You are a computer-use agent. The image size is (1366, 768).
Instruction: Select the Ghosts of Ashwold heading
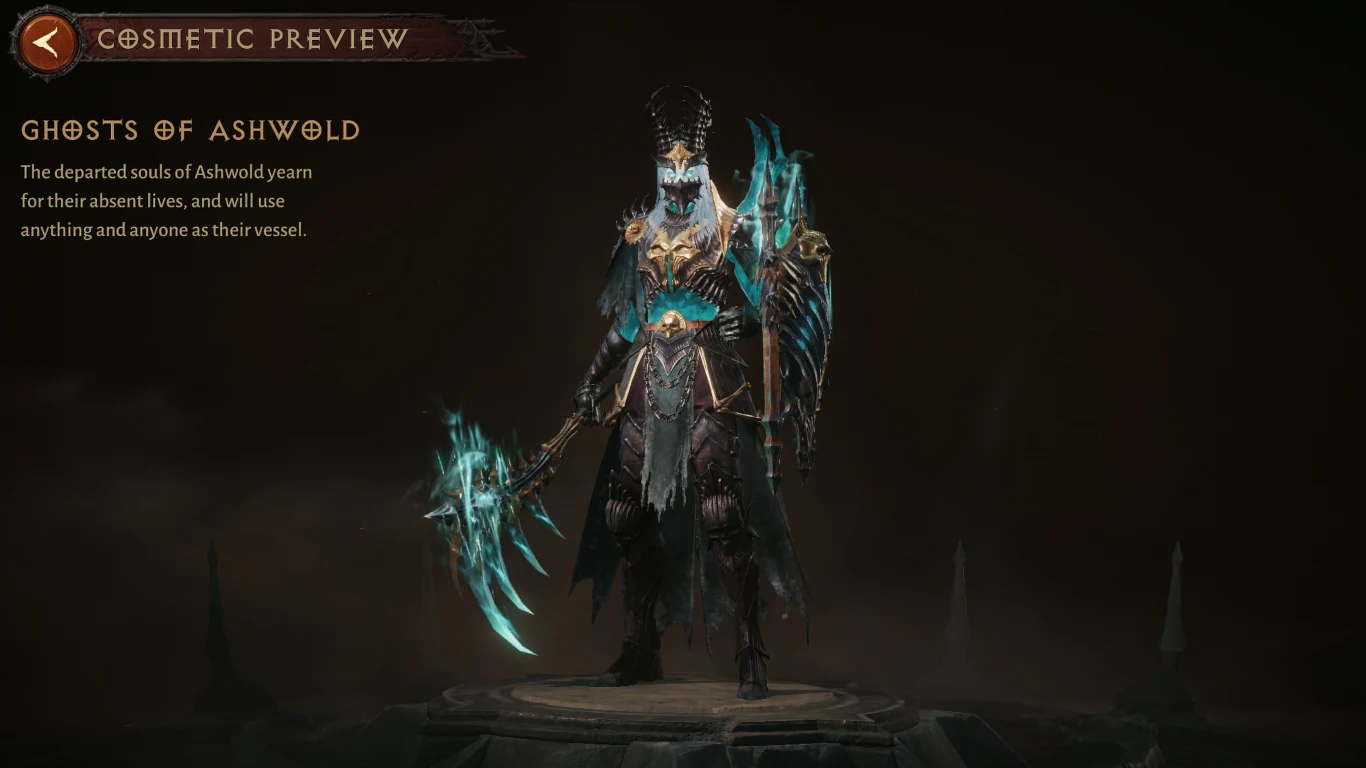click(x=190, y=131)
